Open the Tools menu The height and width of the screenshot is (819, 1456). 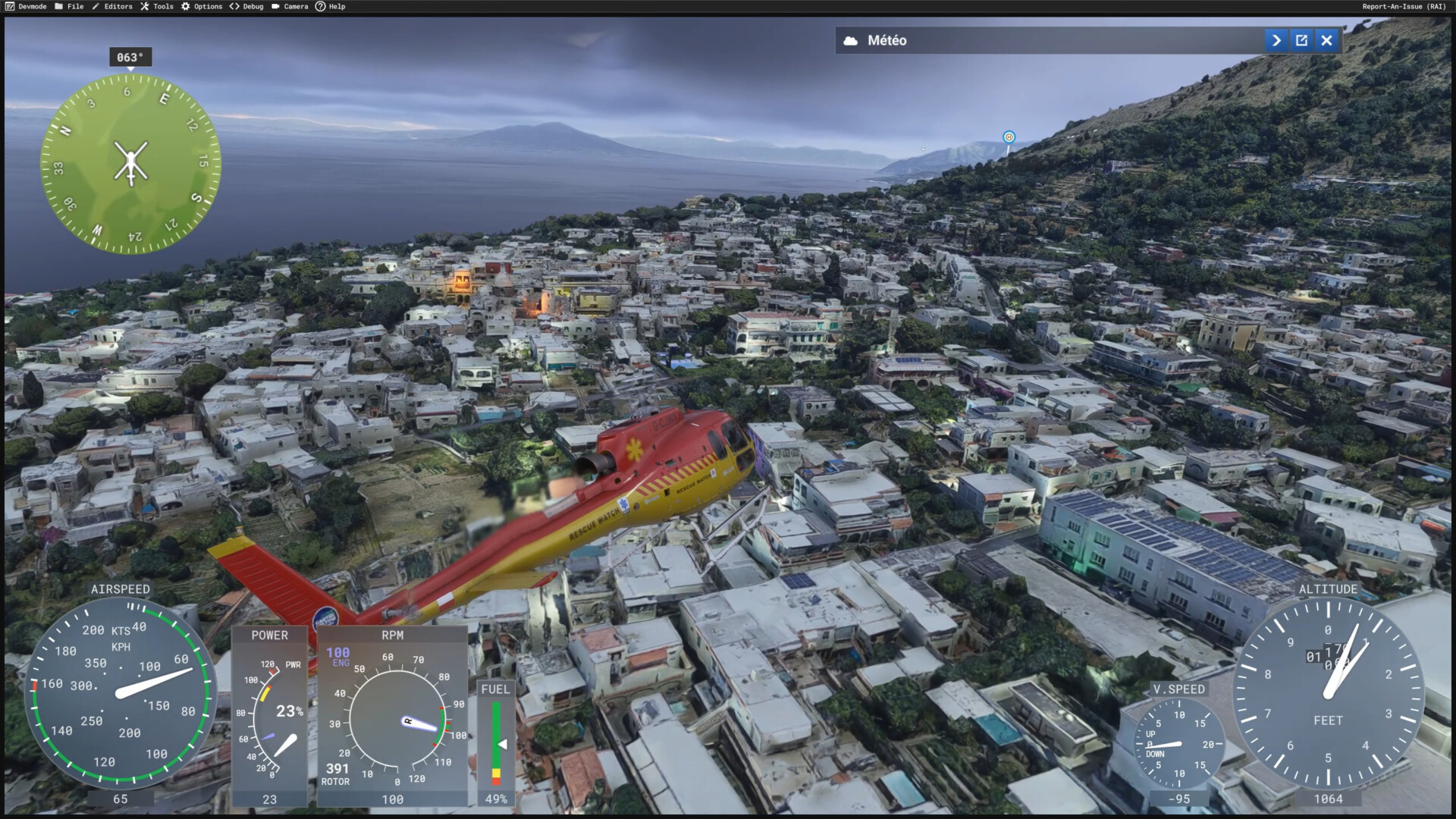(x=157, y=7)
